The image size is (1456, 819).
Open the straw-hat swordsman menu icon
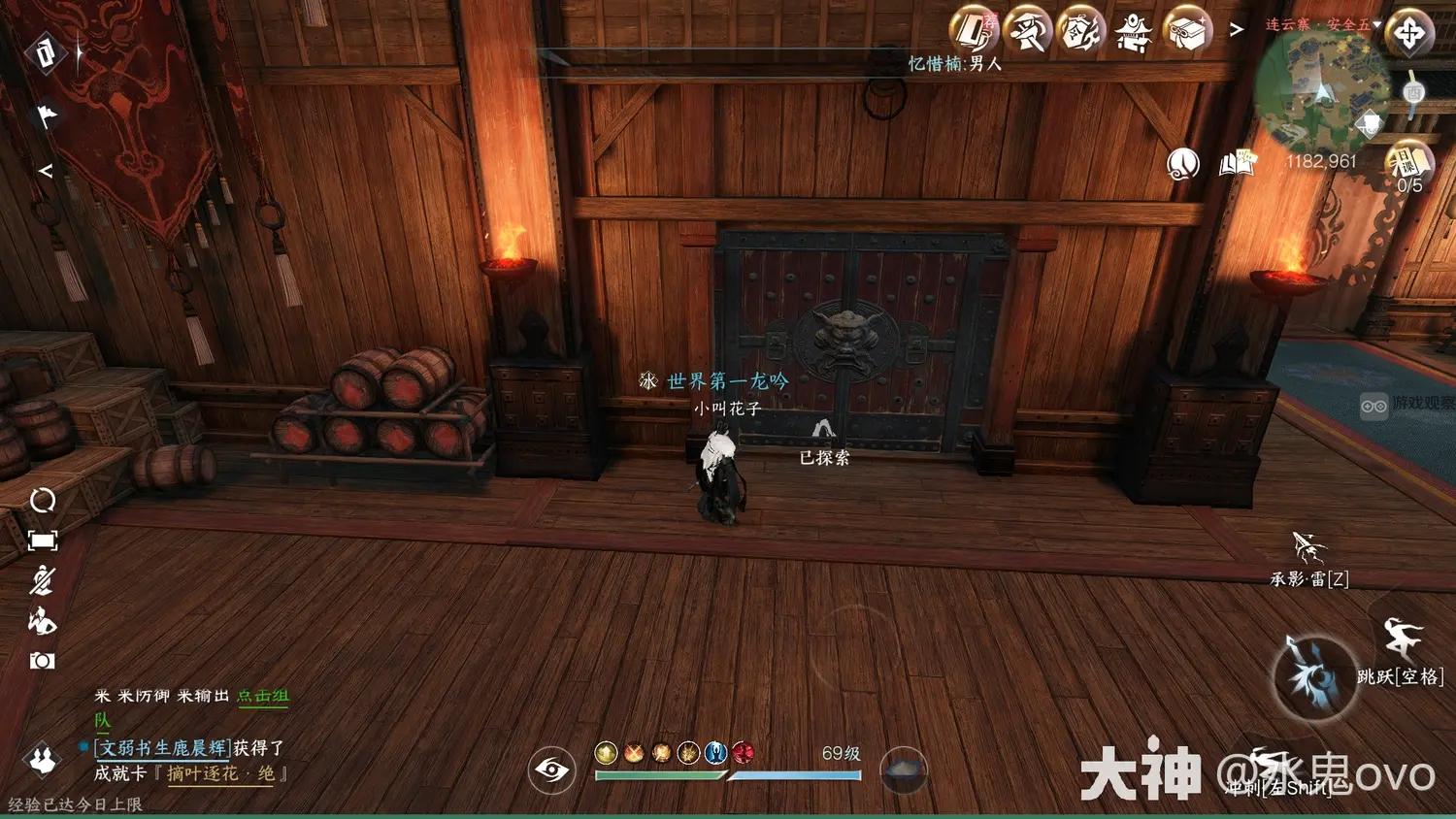point(1027,30)
